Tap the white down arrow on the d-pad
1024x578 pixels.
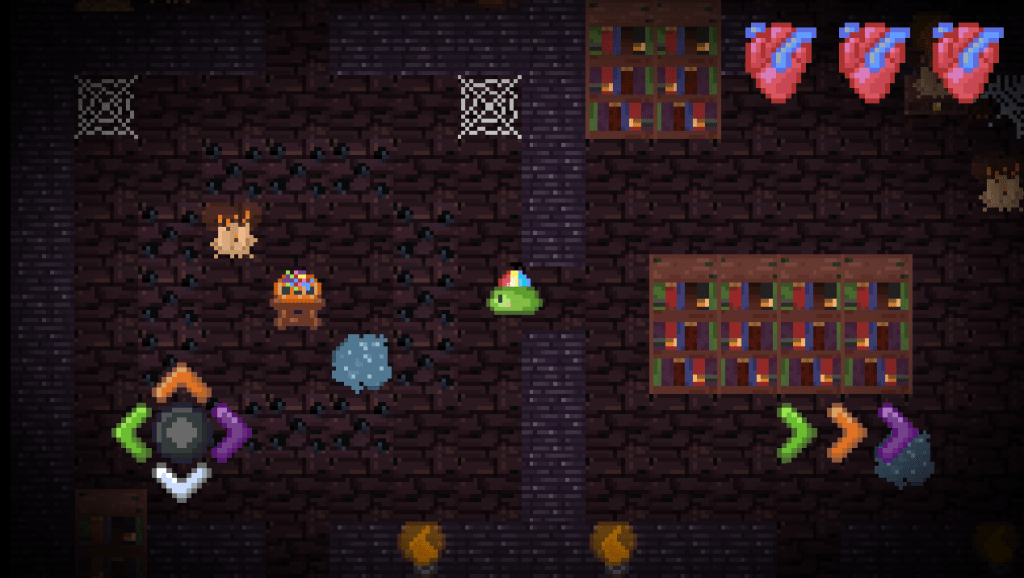181,481
